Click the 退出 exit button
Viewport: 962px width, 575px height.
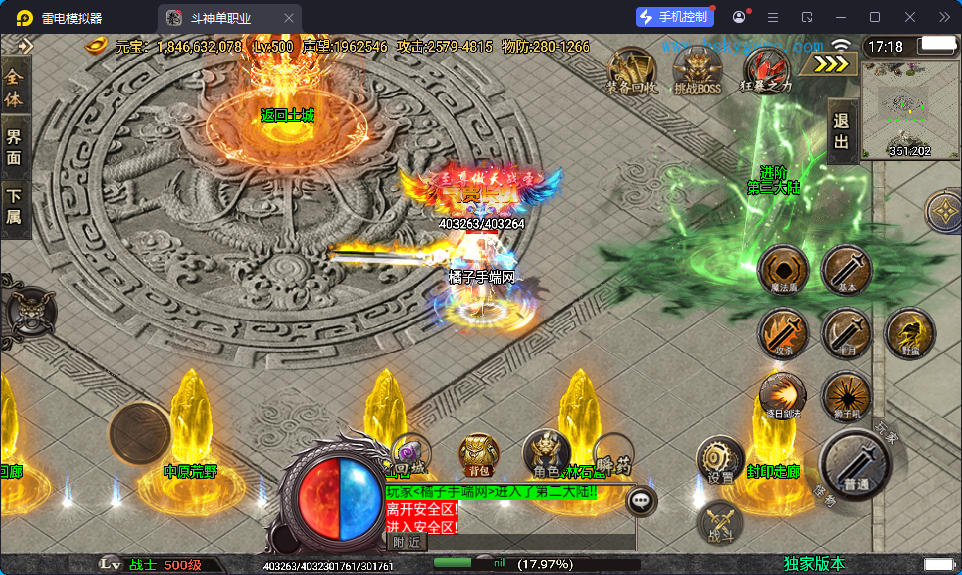click(x=842, y=131)
